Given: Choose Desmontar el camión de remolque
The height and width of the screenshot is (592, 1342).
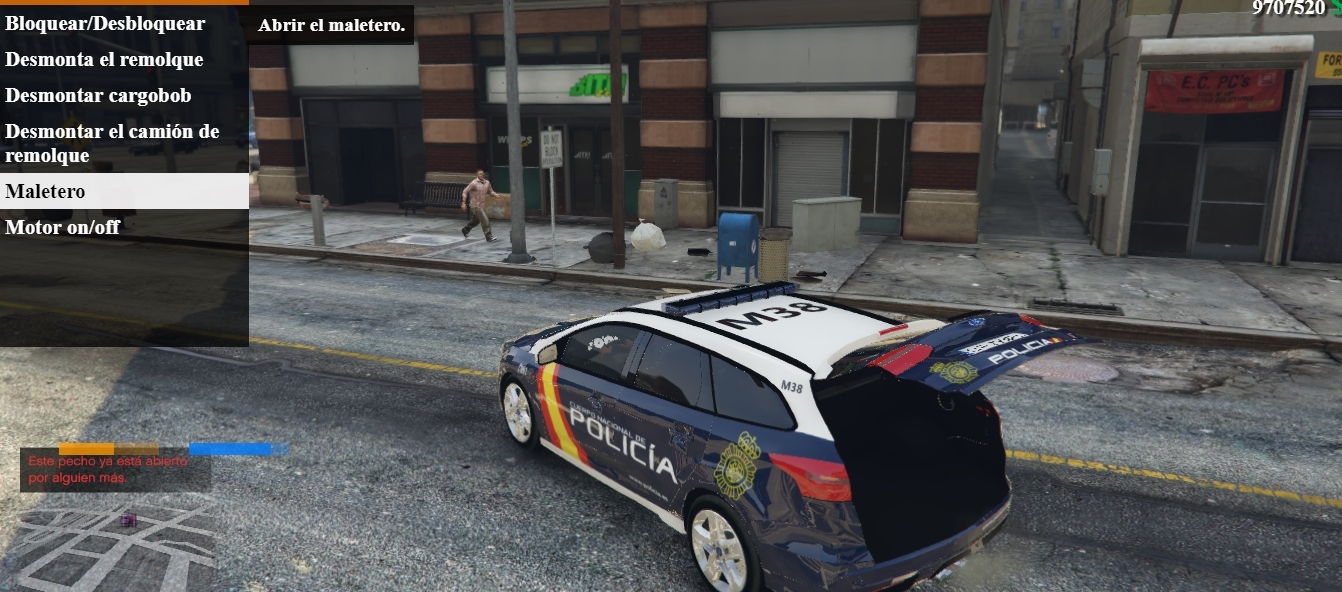Looking at the screenshot, I should [x=112, y=143].
